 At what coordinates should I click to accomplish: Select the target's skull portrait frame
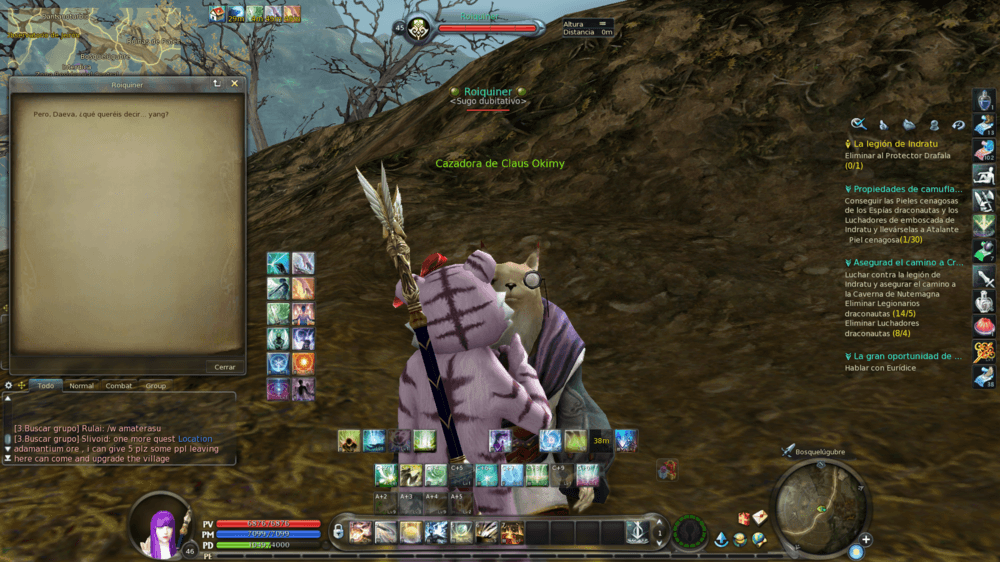click(418, 29)
